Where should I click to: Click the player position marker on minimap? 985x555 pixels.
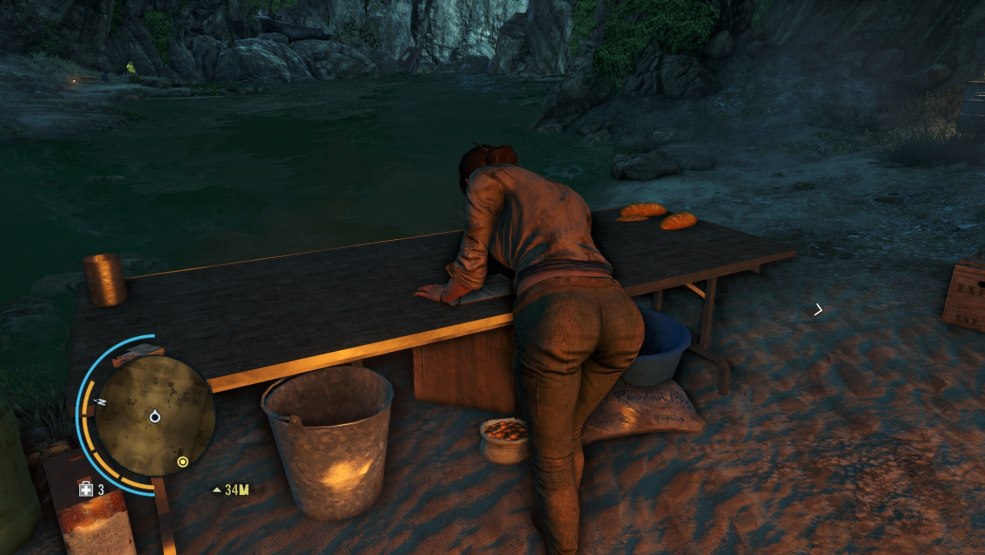tap(156, 415)
